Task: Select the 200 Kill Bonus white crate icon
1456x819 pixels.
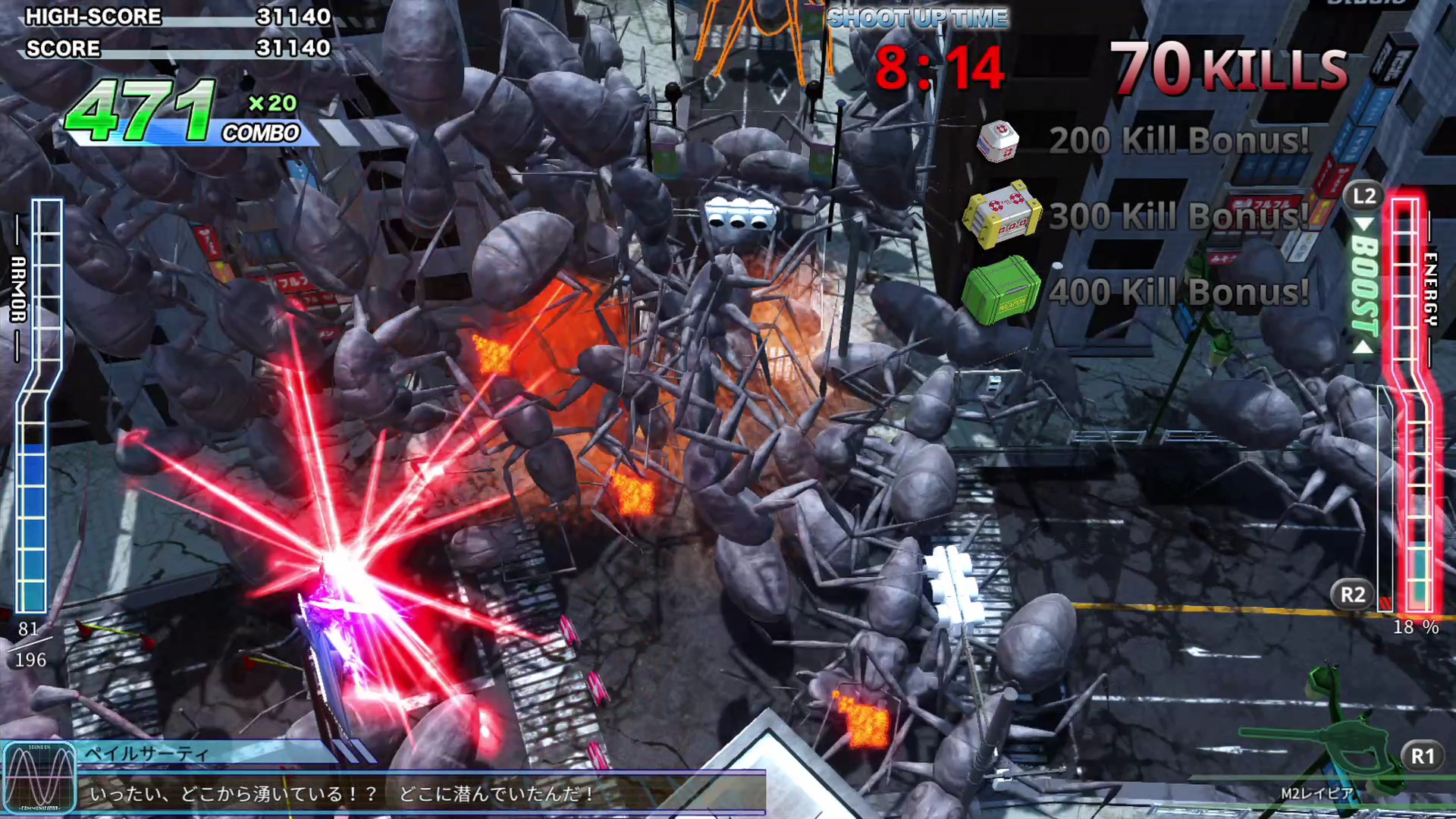Action: (x=999, y=140)
